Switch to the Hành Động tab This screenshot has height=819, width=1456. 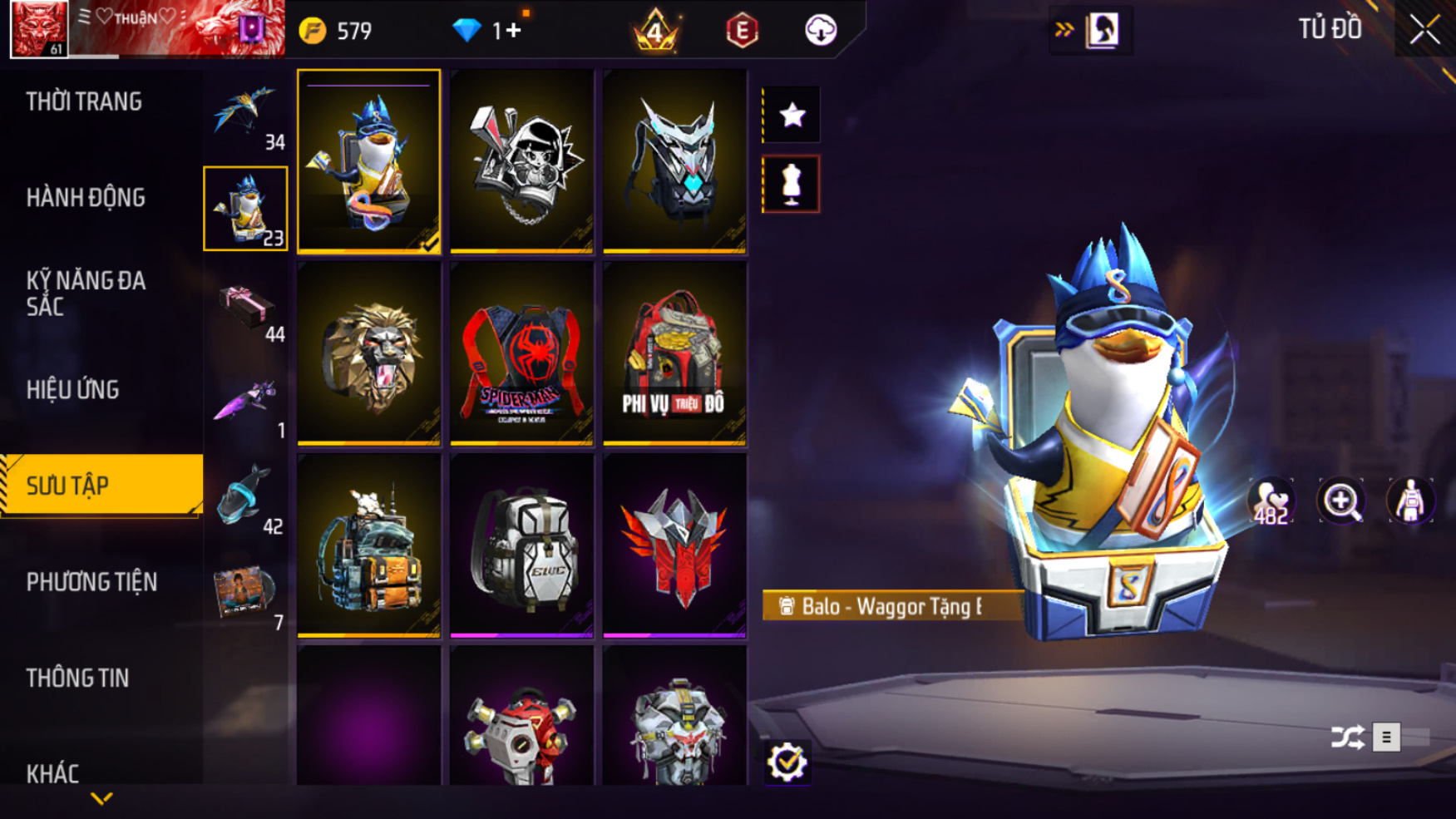(86, 198)
